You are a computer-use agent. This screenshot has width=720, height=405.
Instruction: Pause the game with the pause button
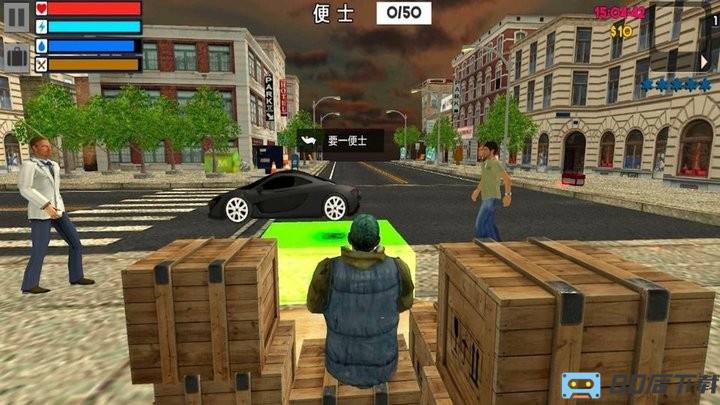[x=16, y=16]
